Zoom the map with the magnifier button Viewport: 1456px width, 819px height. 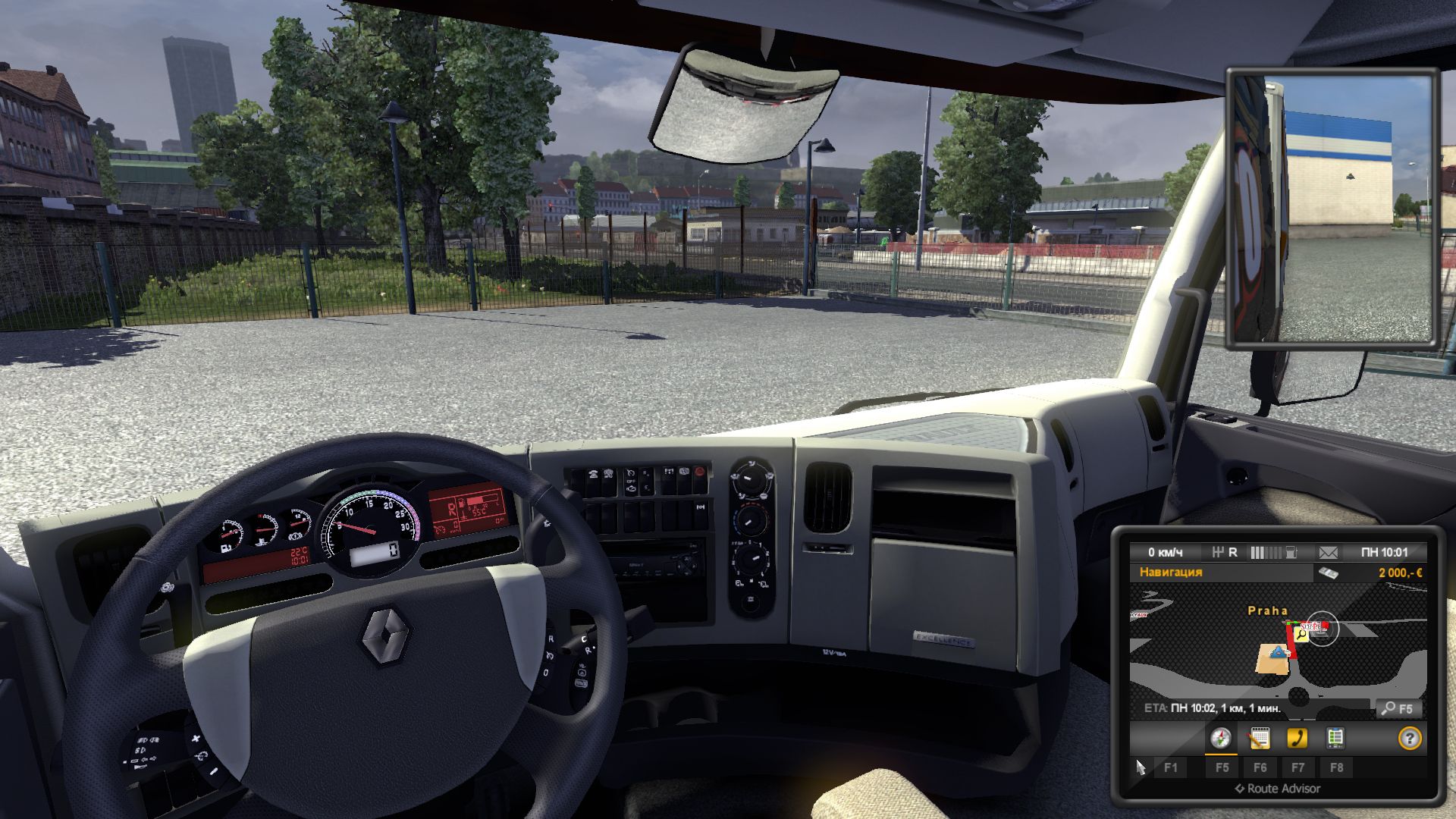pos(1398,708)
